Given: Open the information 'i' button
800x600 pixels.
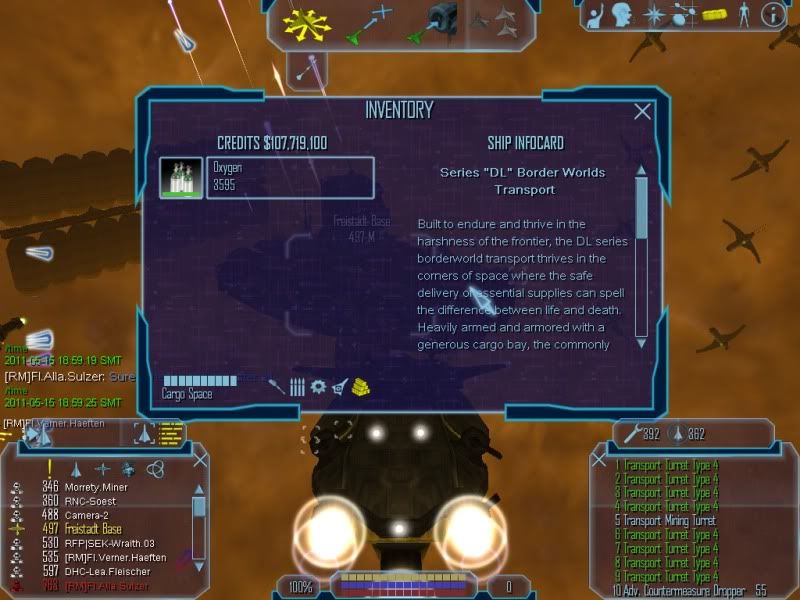Looking at the screenshot, I should (771, 14).
